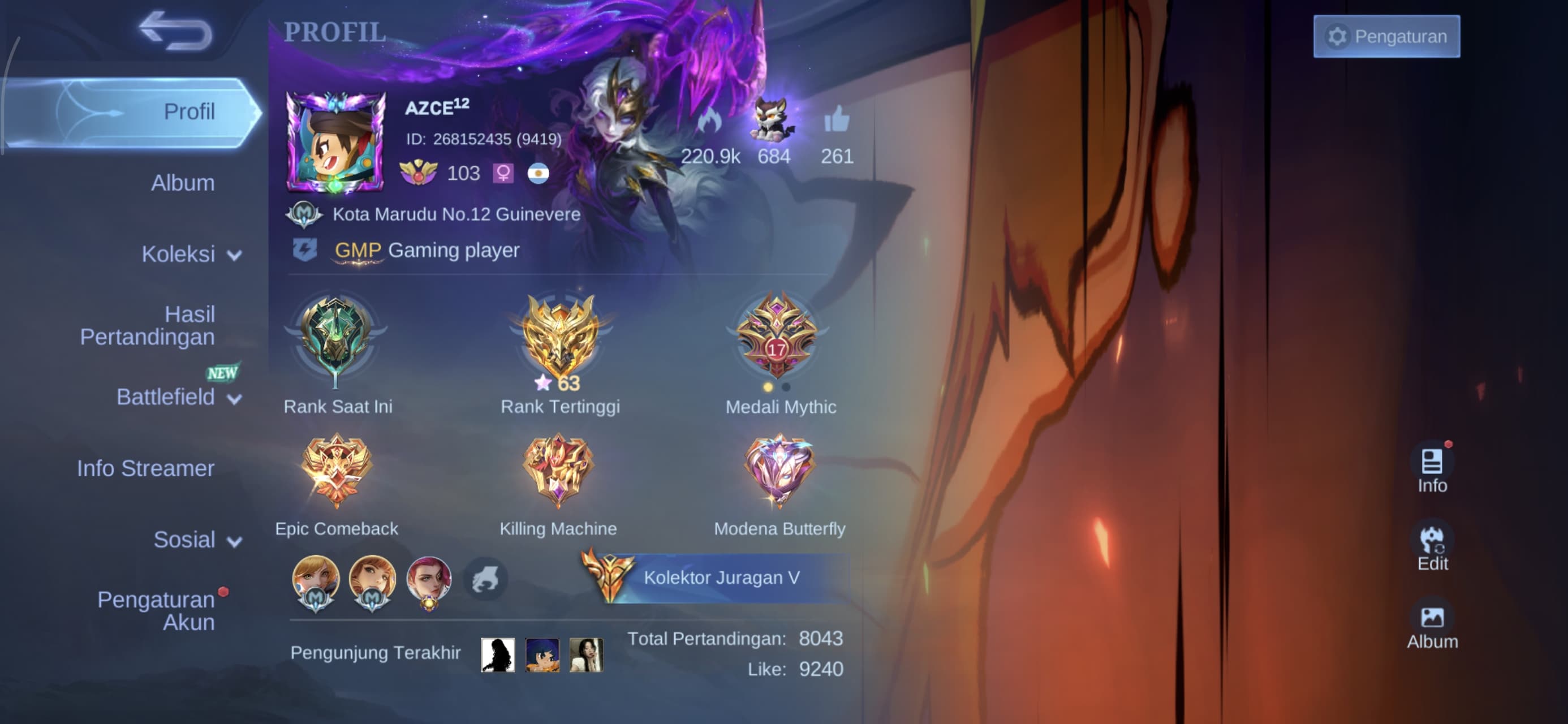The height and width of the screenshot is (724, 1568).
Task: Expand the Koleksi section
Action: point(191,254)
